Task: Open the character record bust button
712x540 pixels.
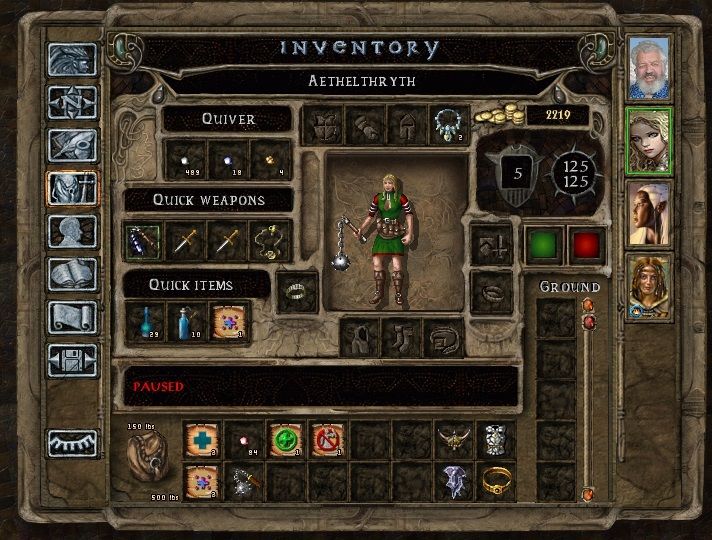Action: [x=73, y=231]
